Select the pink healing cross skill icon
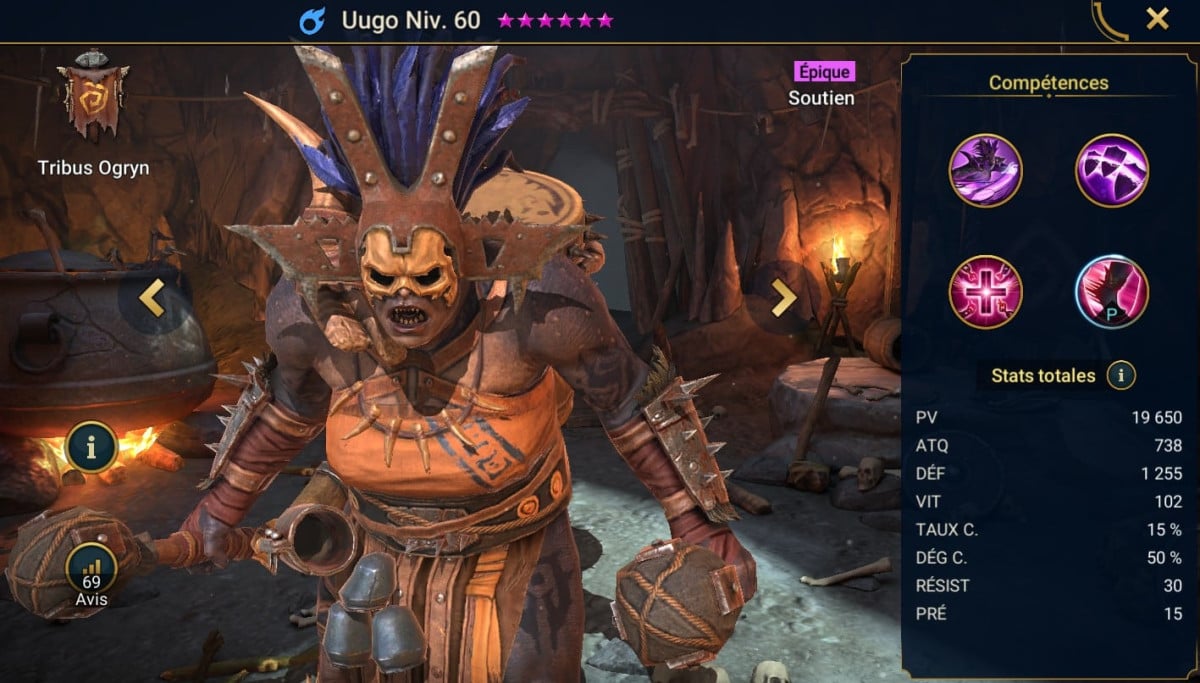This screenshot has height=683, width=1200. pyautogui.click(x=985, y=292)
